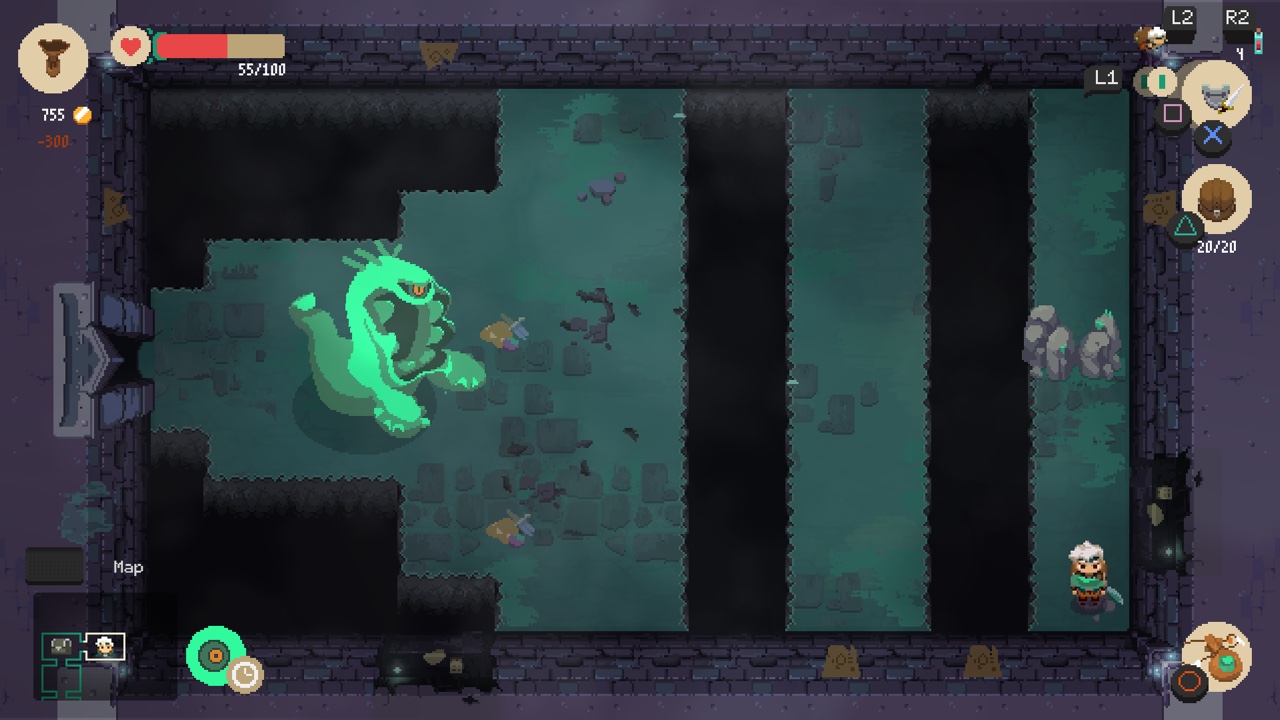
Task: Select the gold coin icon next to 755
Action: [x=82, y=114]
